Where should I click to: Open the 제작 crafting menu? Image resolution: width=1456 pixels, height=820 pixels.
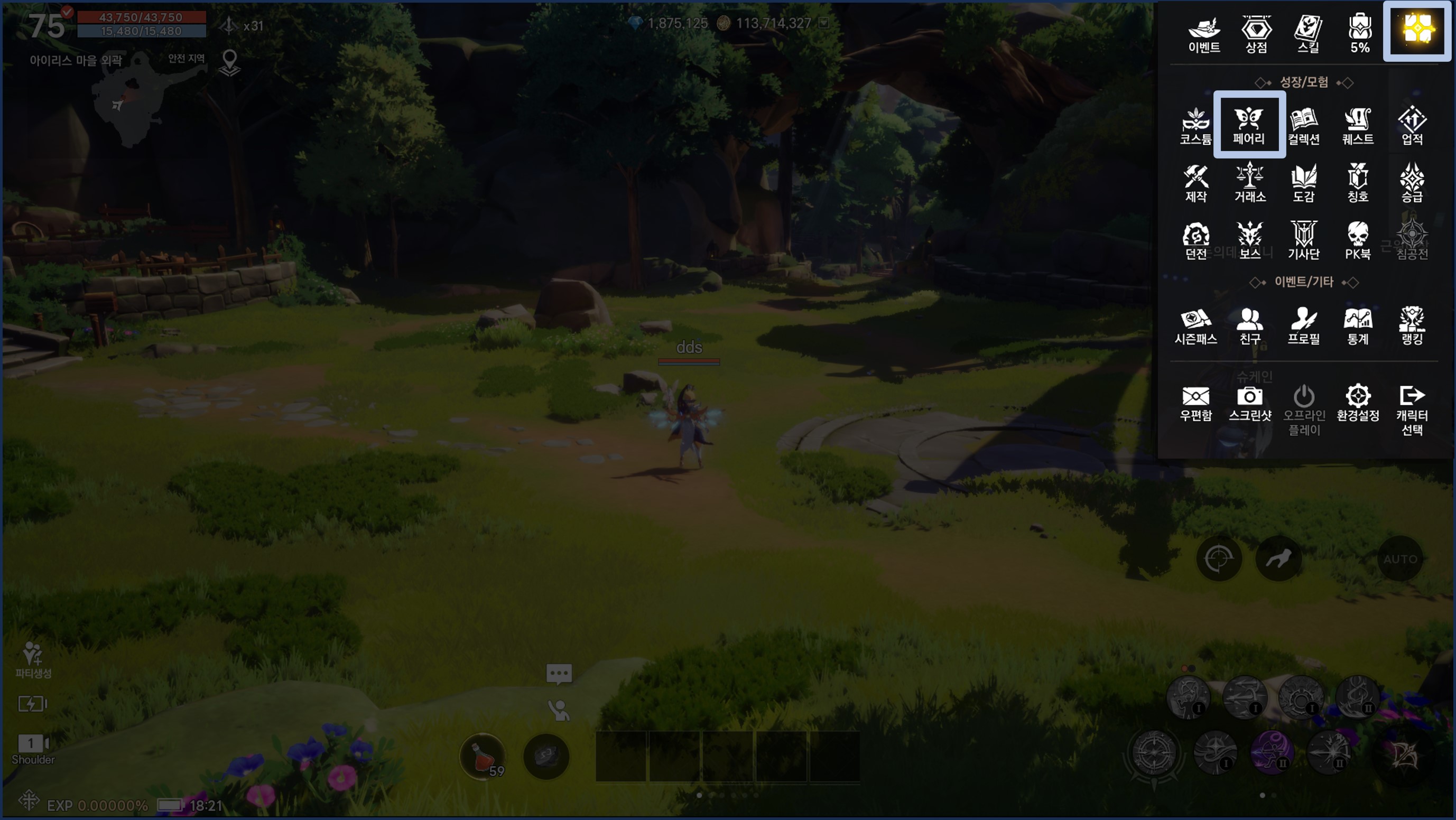coord(1195,182)
